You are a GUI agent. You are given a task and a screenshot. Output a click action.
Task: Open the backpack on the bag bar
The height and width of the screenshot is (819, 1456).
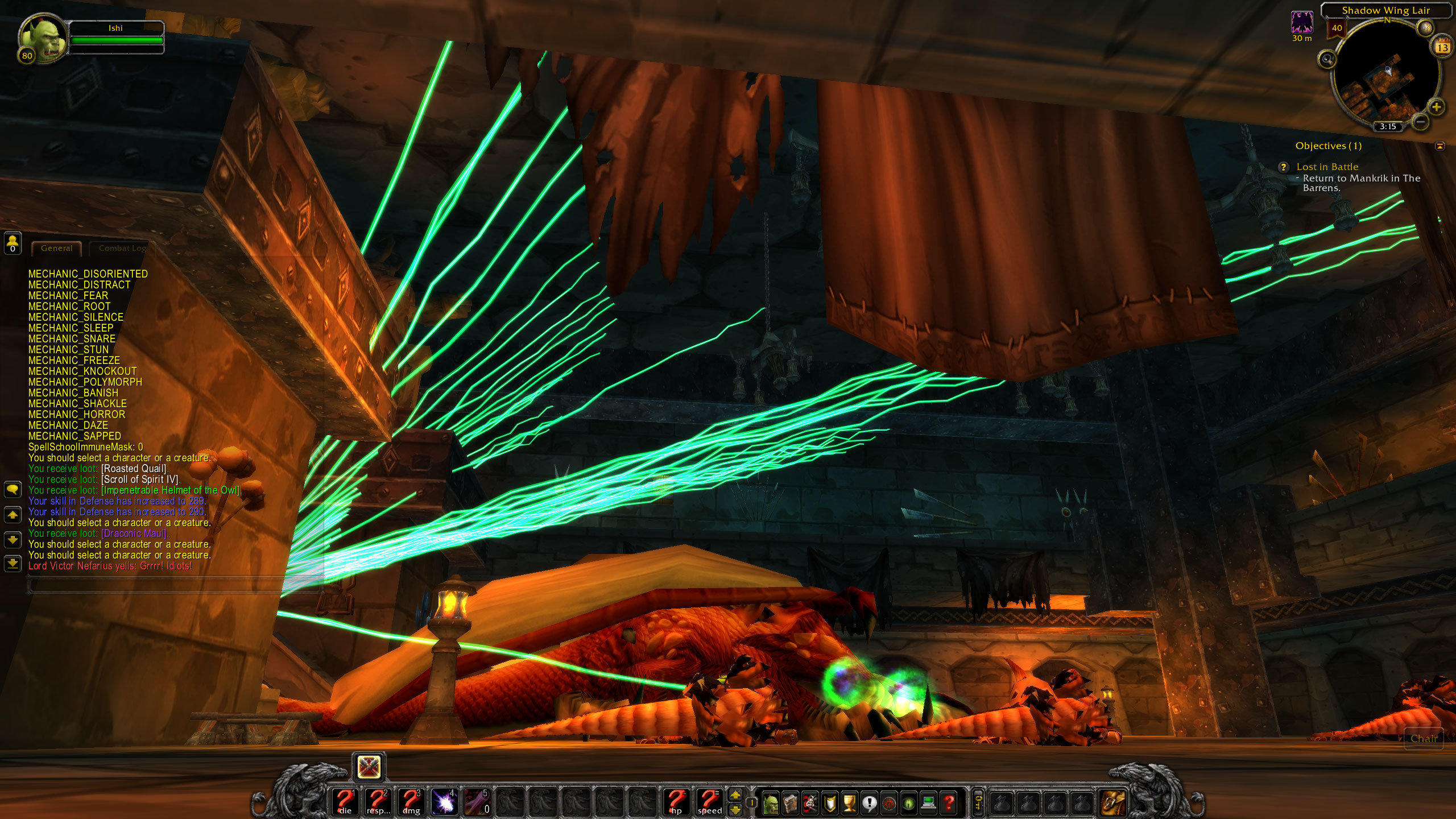1114,802
